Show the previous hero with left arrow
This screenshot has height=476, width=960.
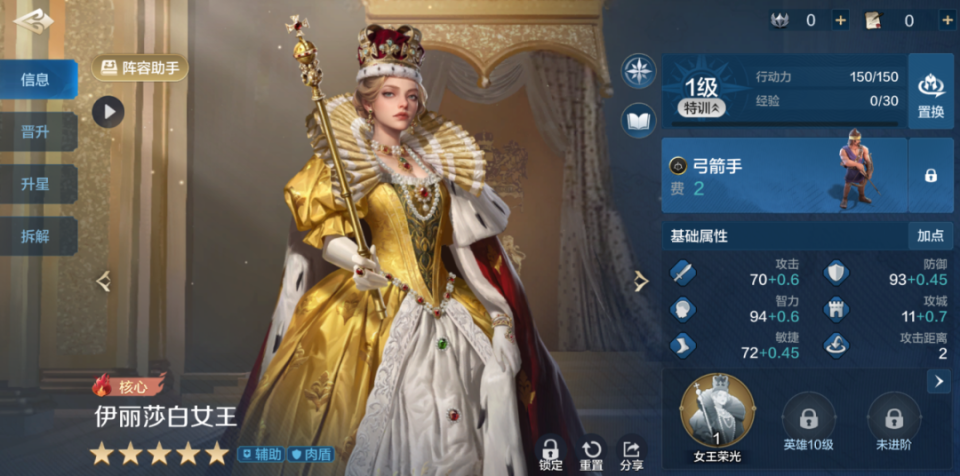point(104,281)
